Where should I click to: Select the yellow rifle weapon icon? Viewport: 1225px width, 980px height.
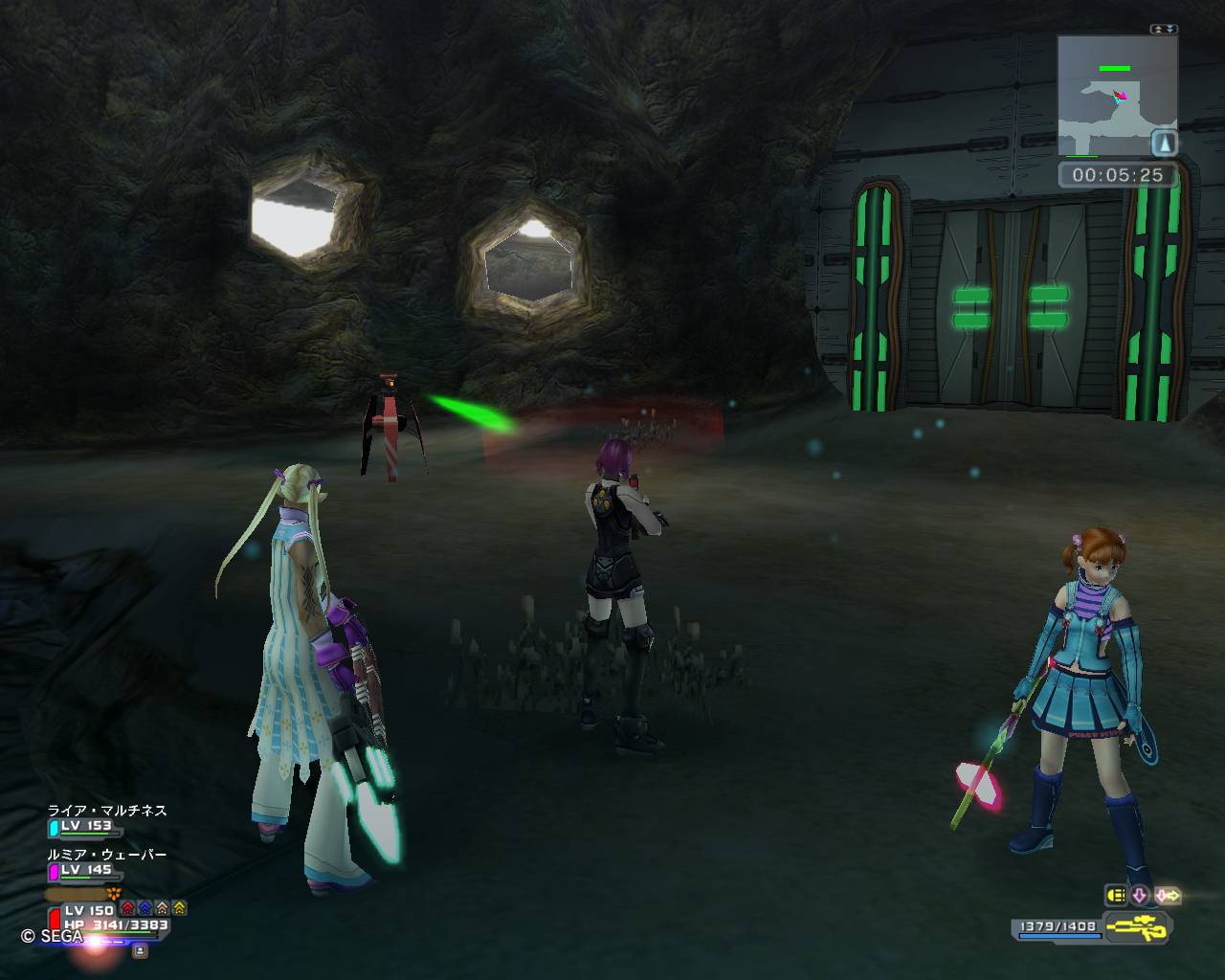pos(1136,926)
